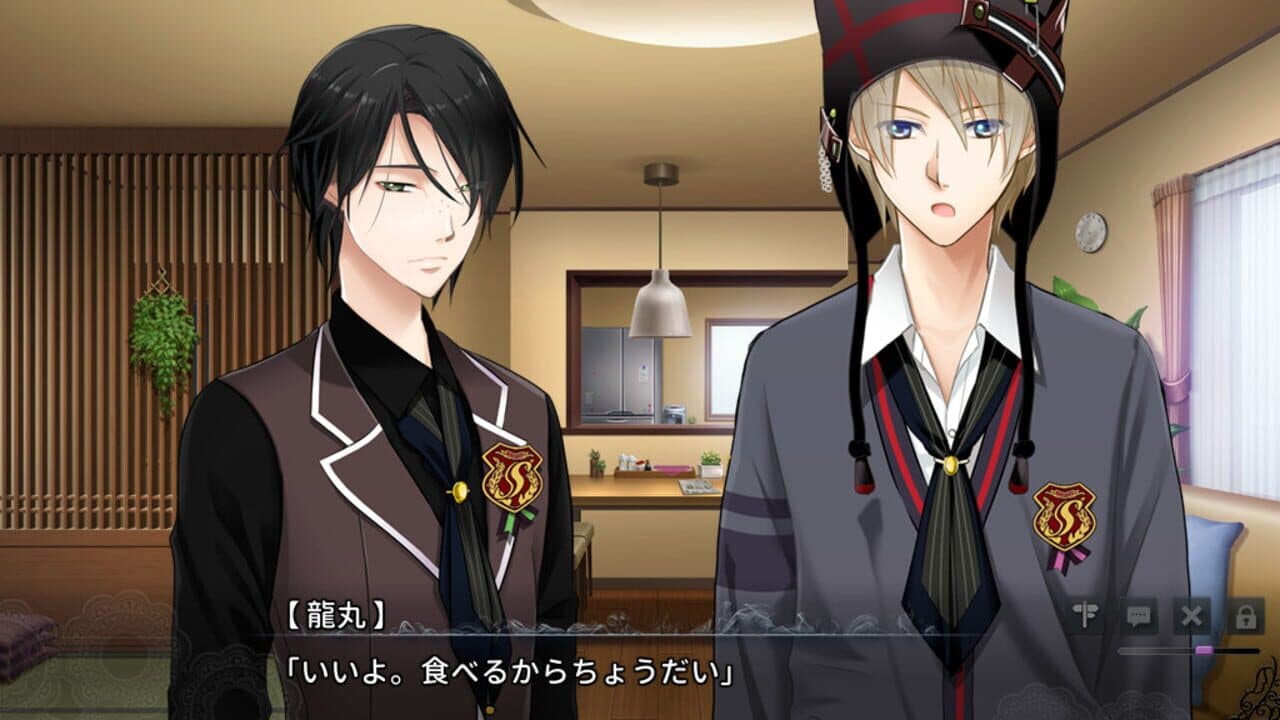Viewport: 1280px width, 720px height.
Task: Click the purple slider handle
Action: coord(1204,650)
